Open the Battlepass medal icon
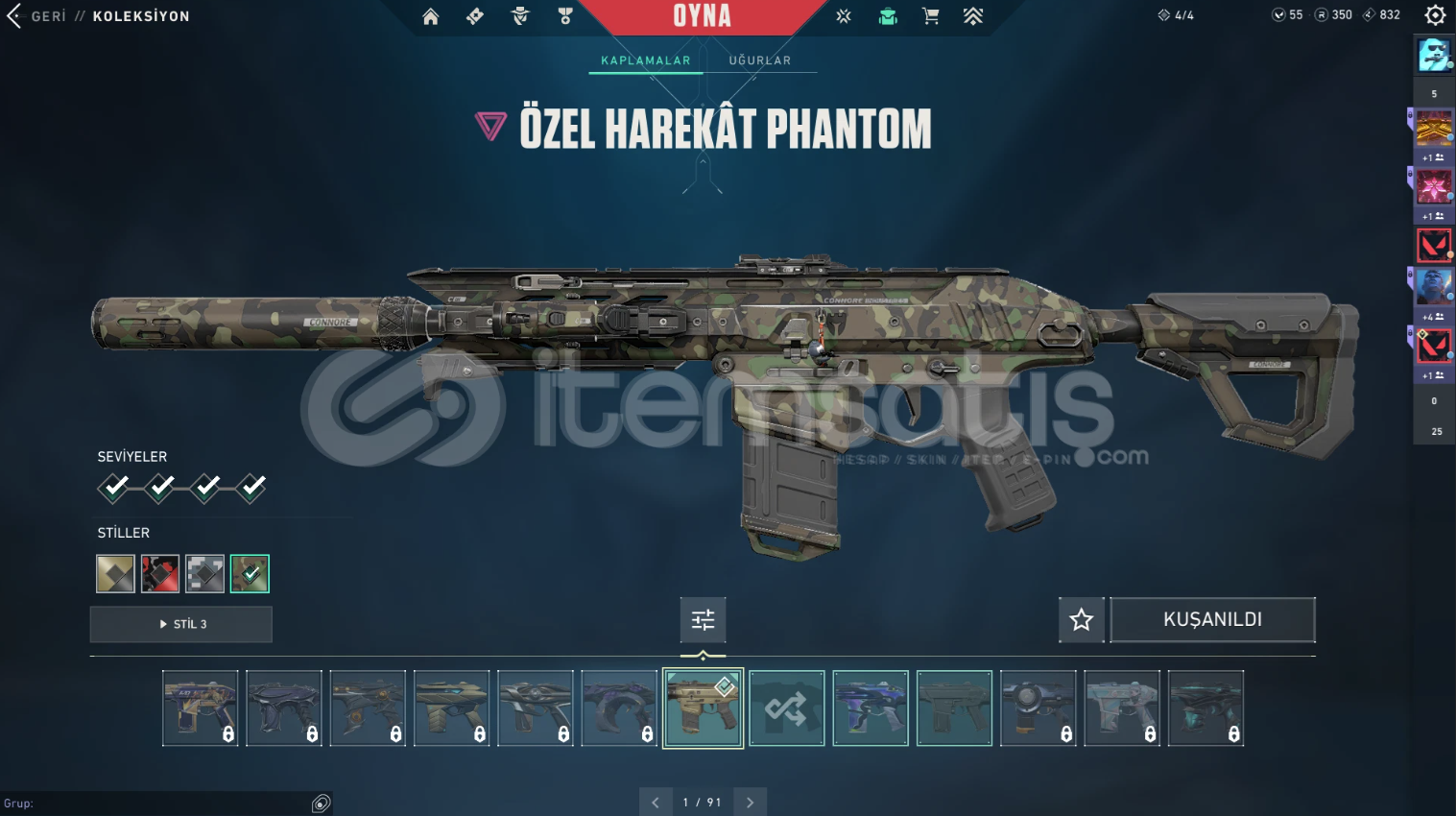Image resolution: width=1456 pixels, height=816 pixels. (x=564, y=16)
